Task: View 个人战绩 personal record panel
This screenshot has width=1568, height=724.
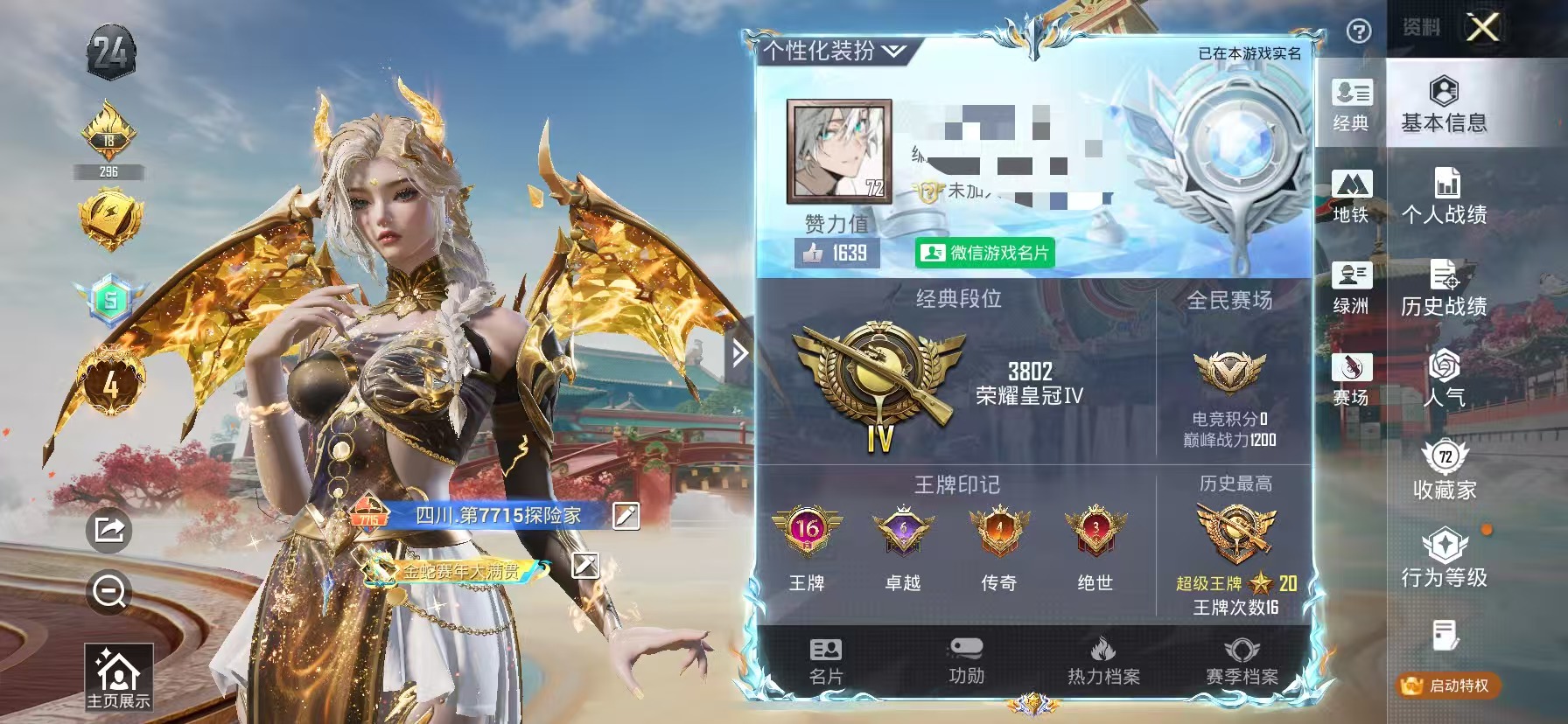Action: pos(1445,197)
